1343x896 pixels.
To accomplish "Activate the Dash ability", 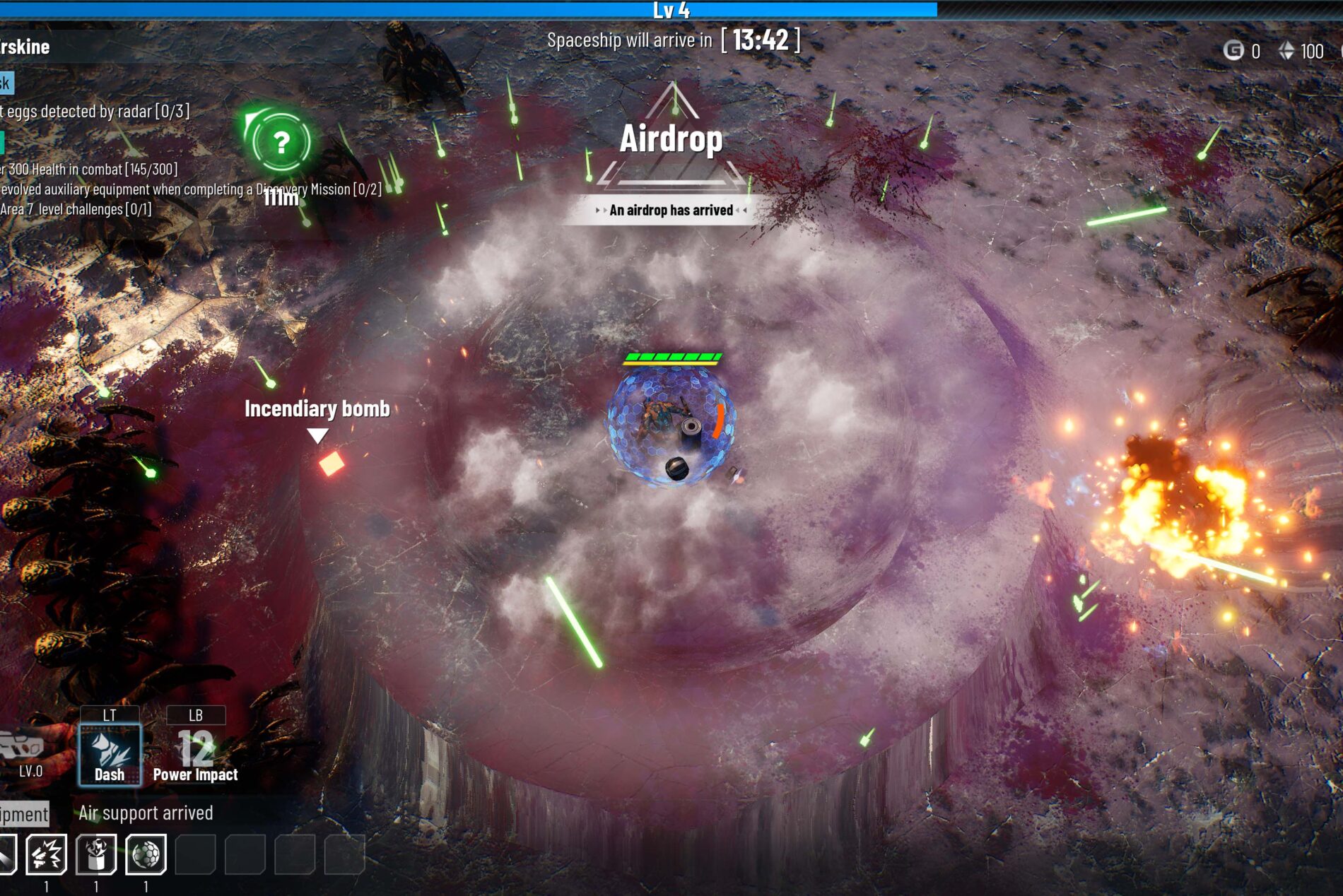I will tap(110, 753).
